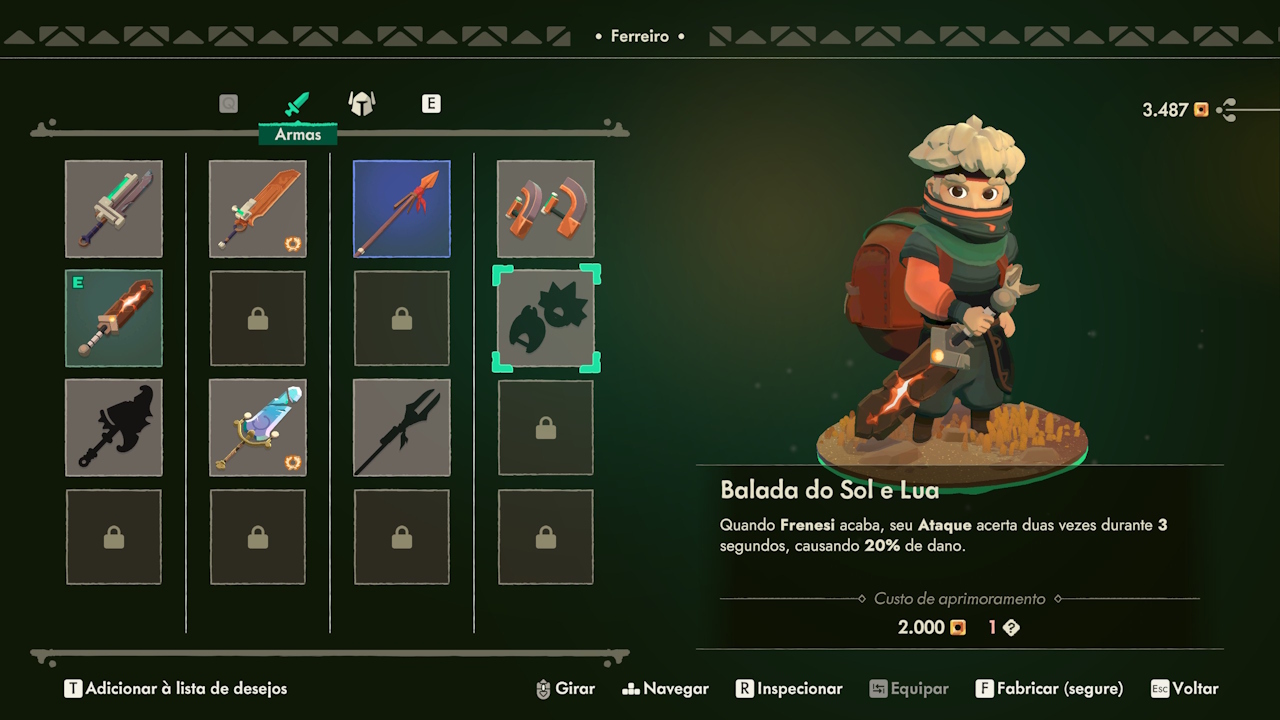Click the Q tab navigation key

(x=227, y=103)
